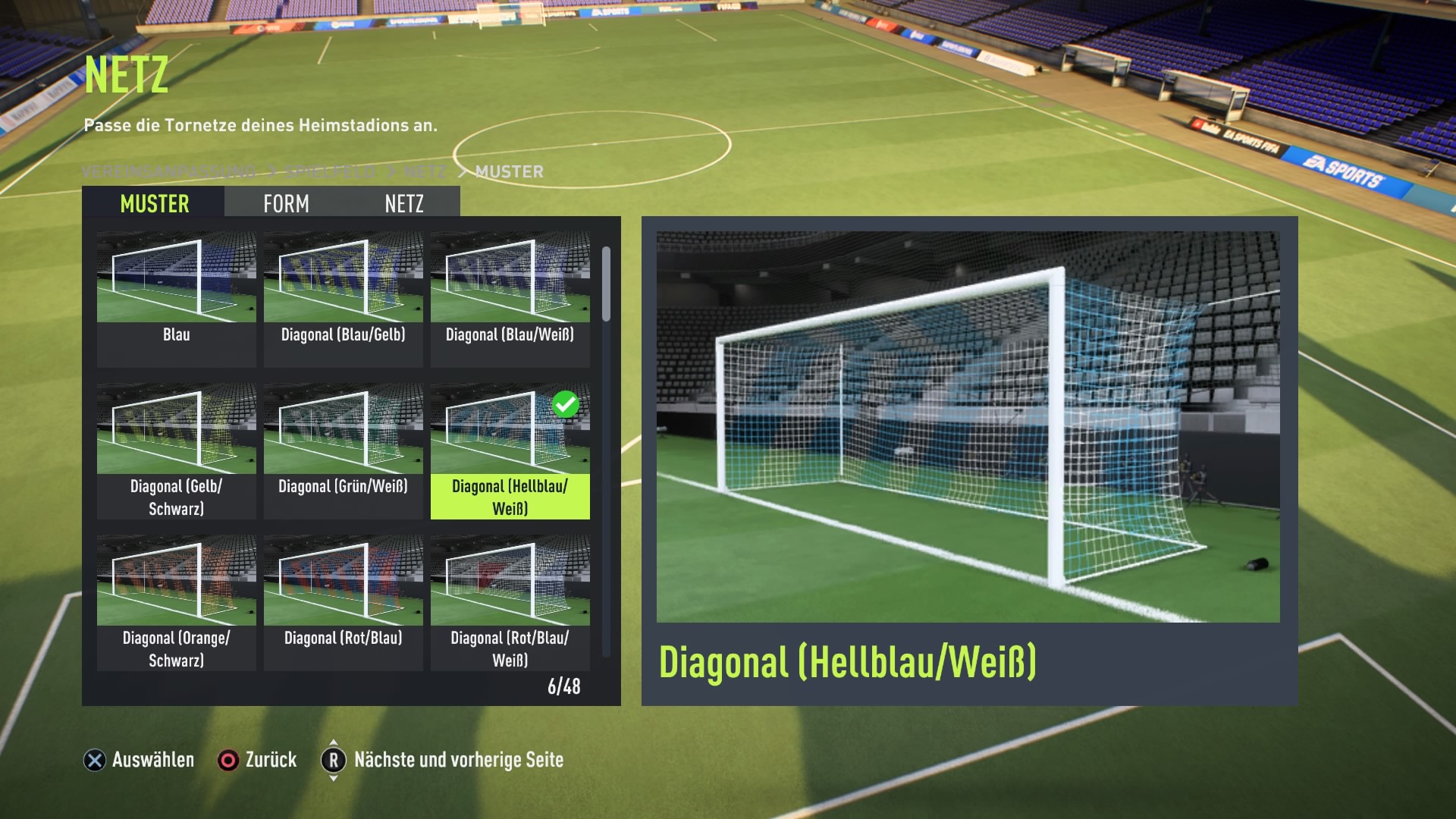Screen dimensions: 1456x819
Task: Switch to the FORM tab
Action: point(286,203)
